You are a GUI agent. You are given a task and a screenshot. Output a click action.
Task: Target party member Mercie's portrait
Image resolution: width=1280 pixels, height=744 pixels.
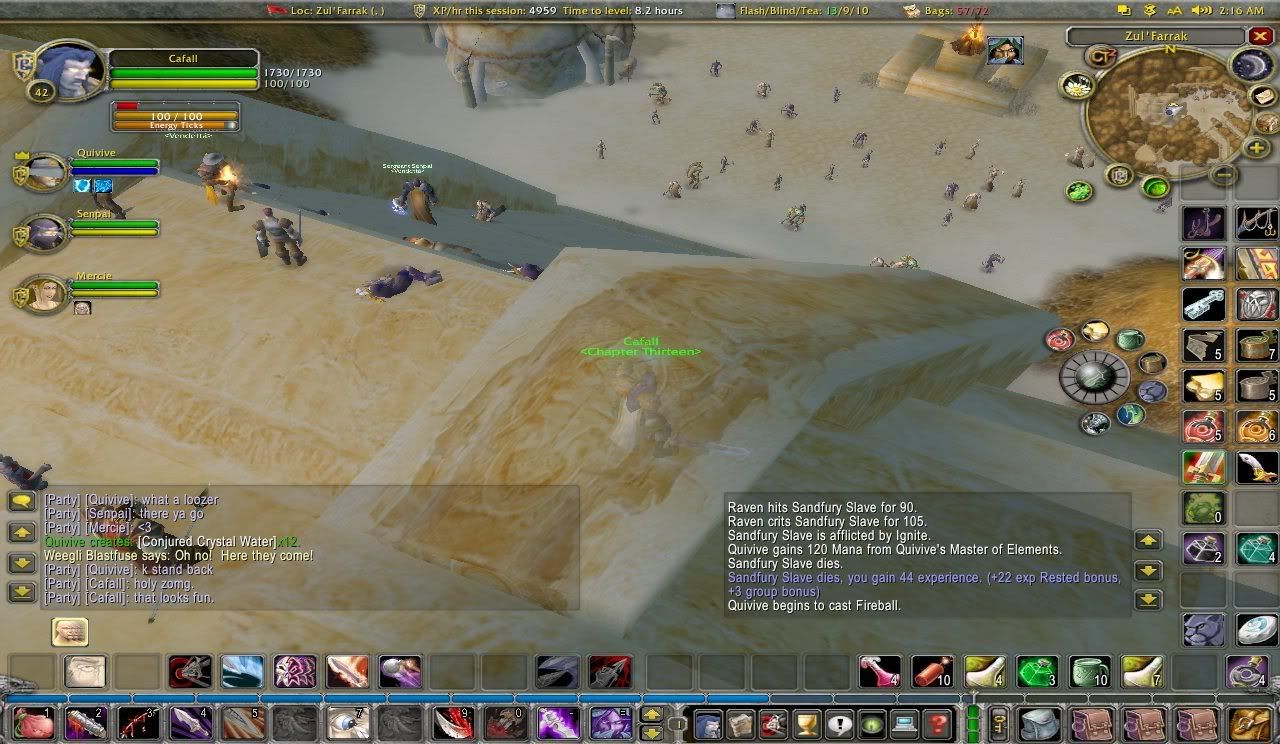coord(45,294)
